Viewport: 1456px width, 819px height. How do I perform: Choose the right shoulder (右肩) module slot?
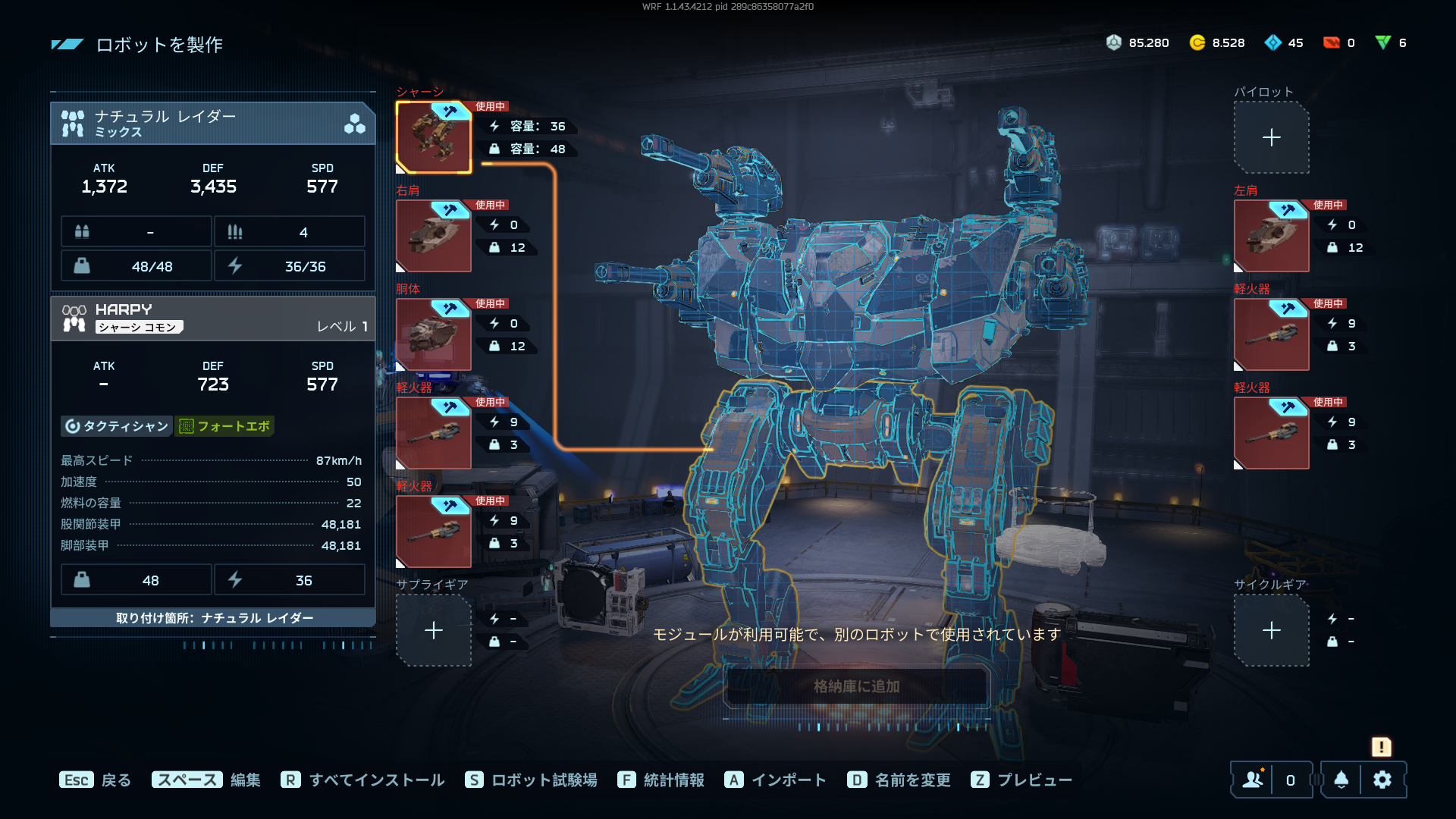(434, 236)
